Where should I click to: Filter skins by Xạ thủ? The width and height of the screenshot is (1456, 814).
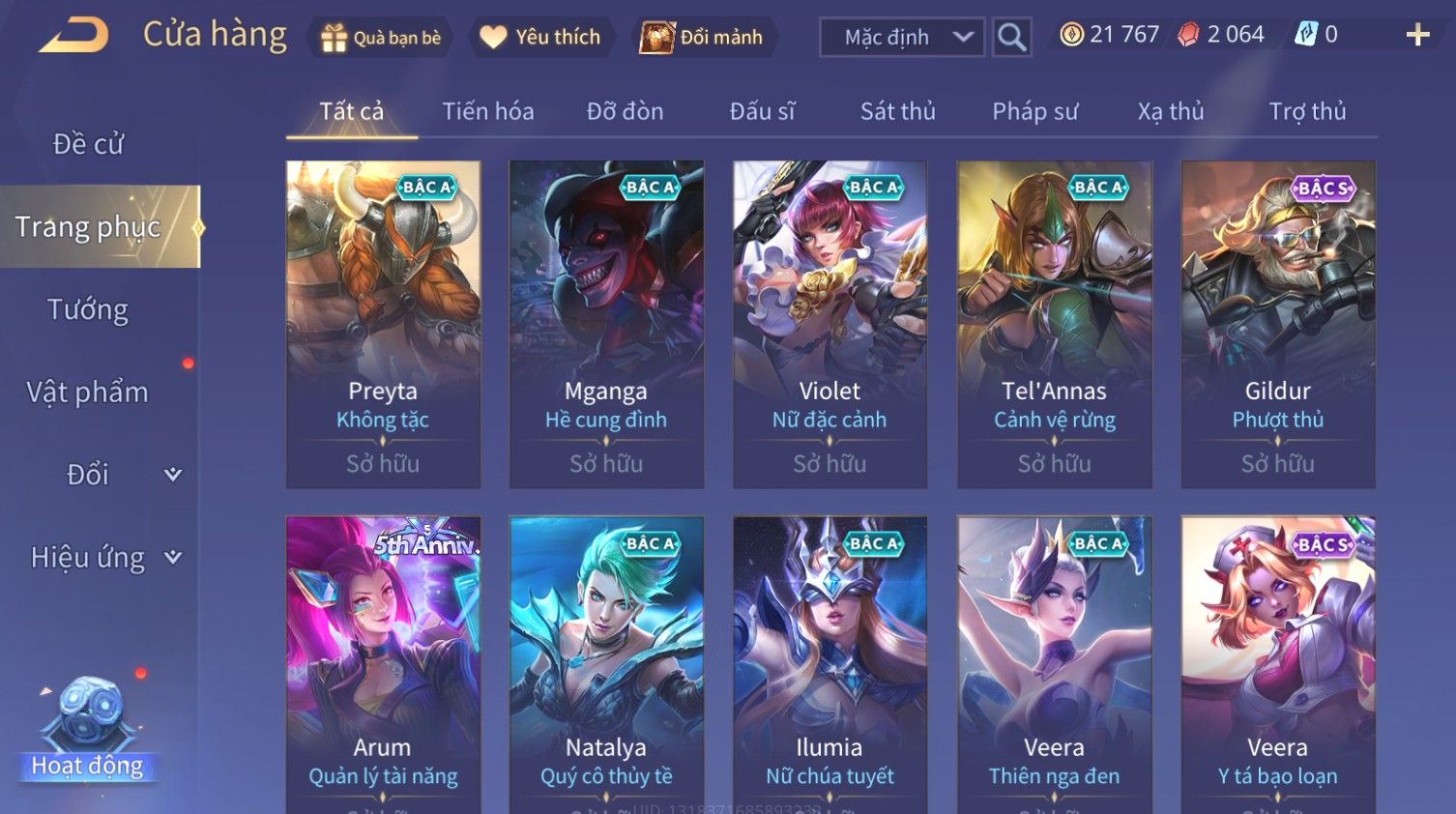(x=1170, y=112)
